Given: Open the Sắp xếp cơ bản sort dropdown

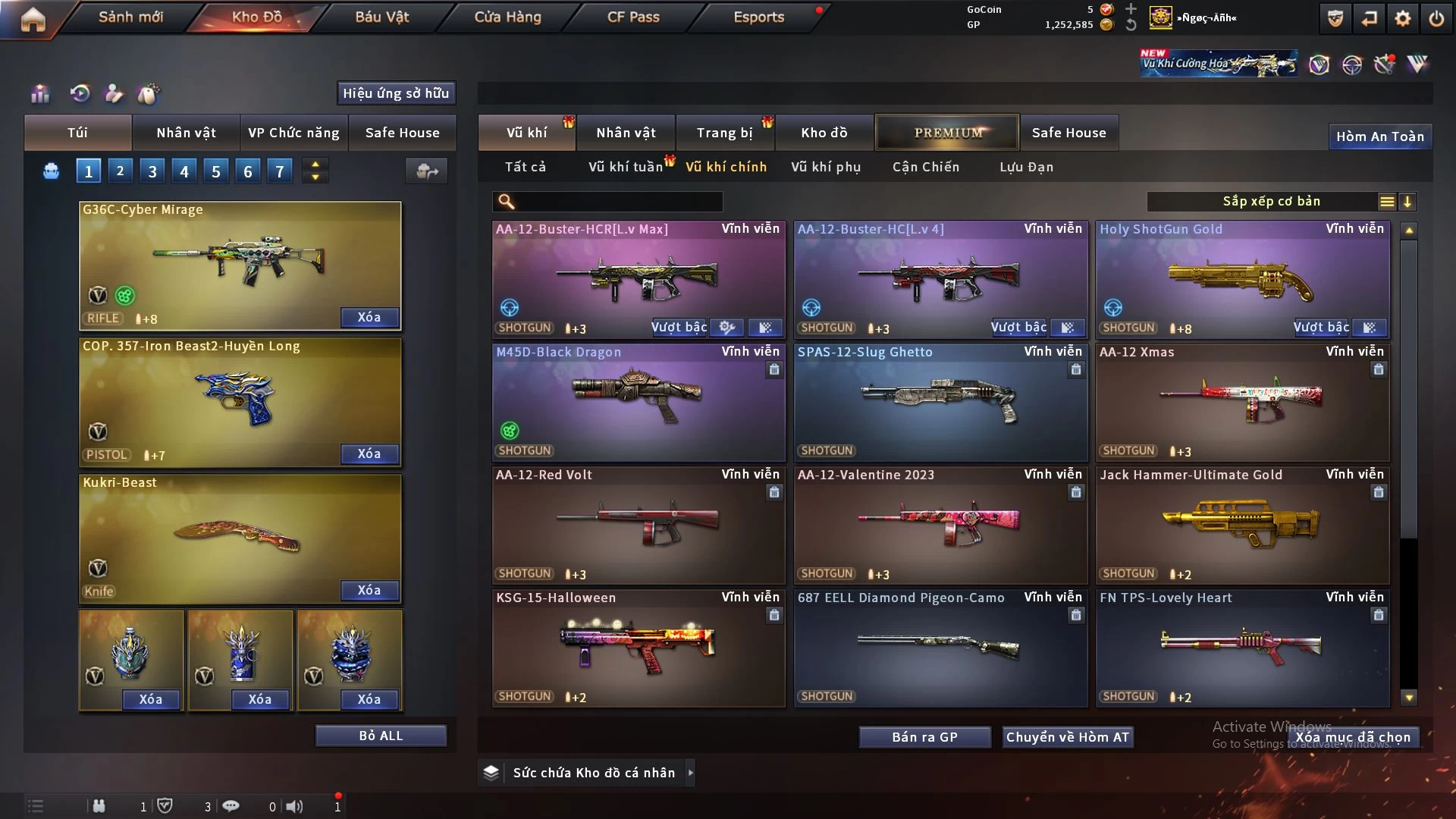Looking at the screenshot, I should [1271, 202].
